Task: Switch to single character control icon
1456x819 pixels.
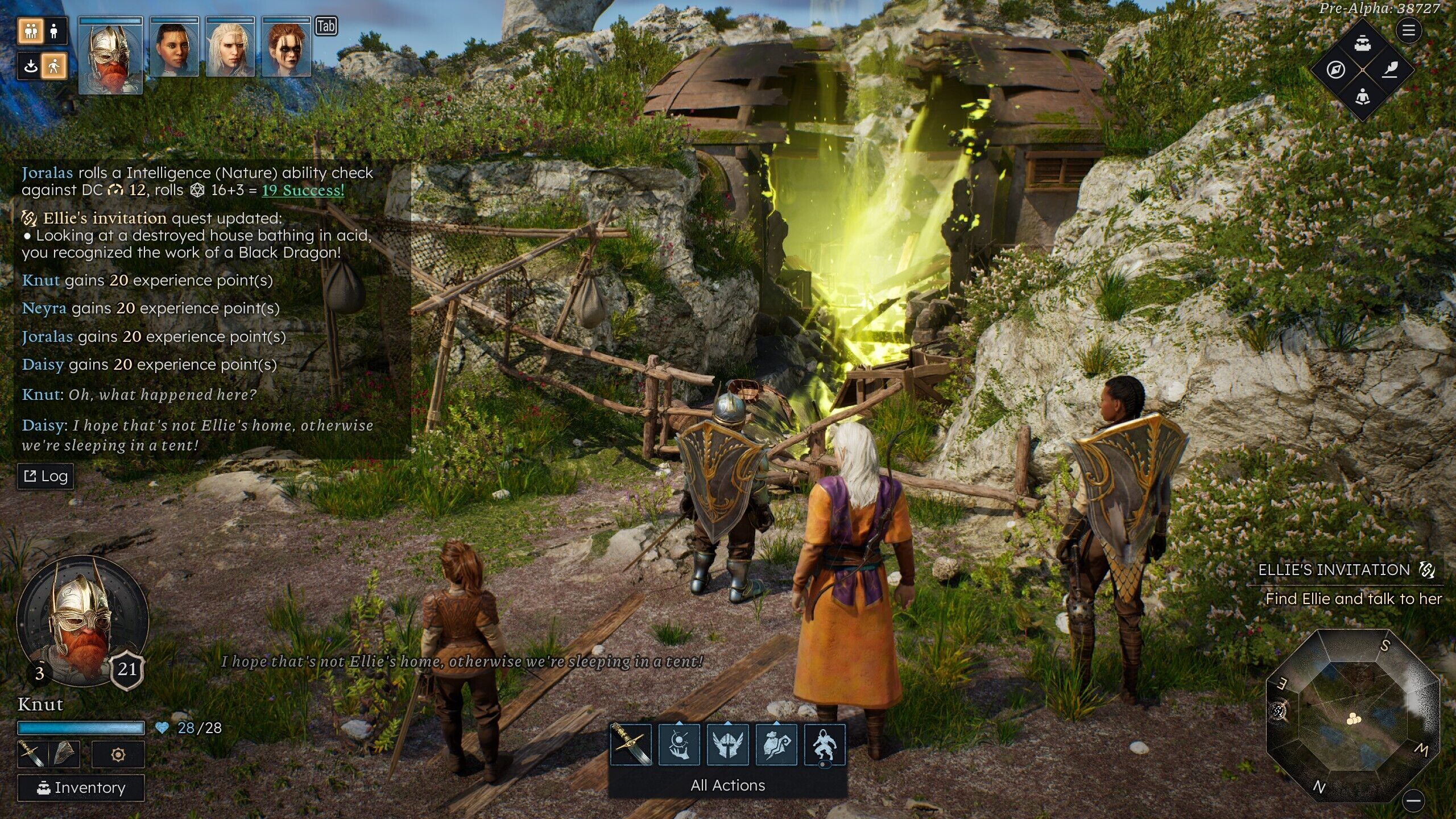Action: pos(55,31)
